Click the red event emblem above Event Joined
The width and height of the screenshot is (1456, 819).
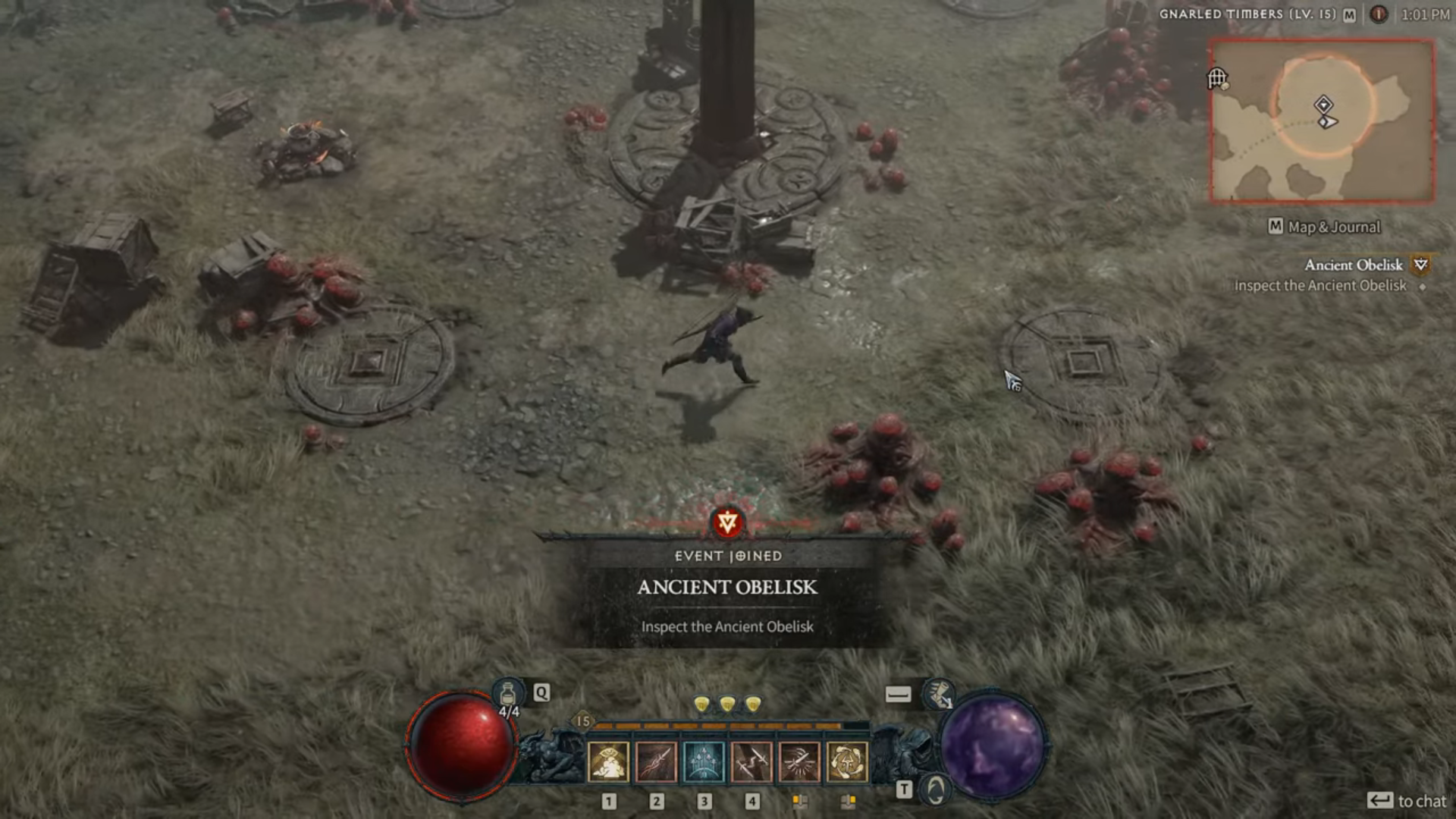click(x=727, y=522)
